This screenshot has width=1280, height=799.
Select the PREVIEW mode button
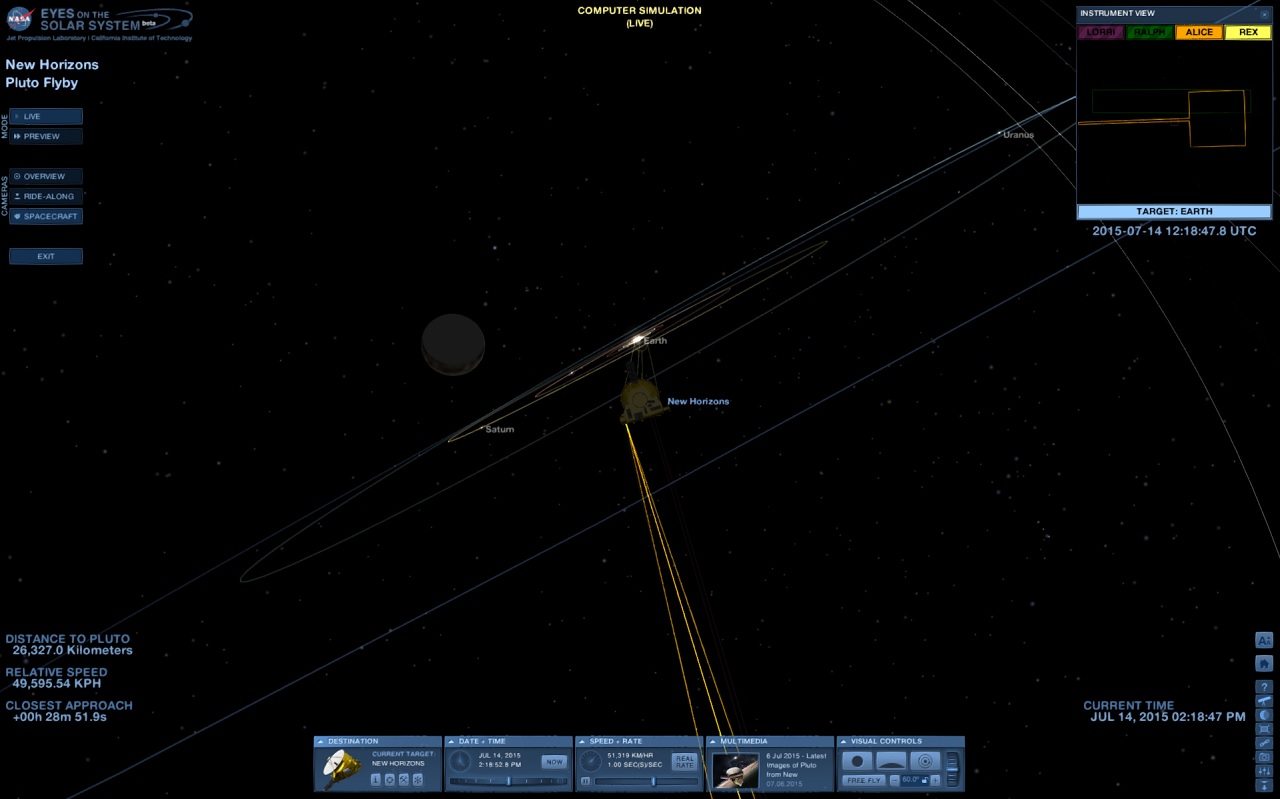[x=46, y=136]
